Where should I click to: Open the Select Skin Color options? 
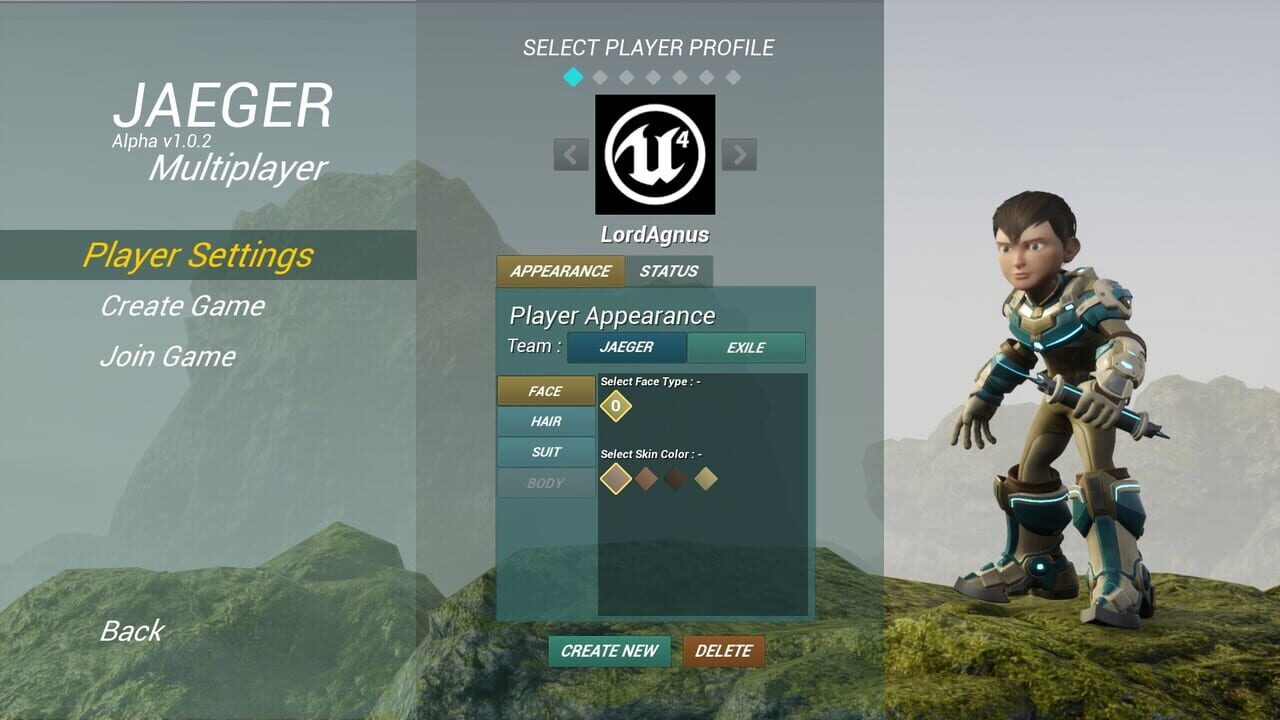[x=652, y=452]
